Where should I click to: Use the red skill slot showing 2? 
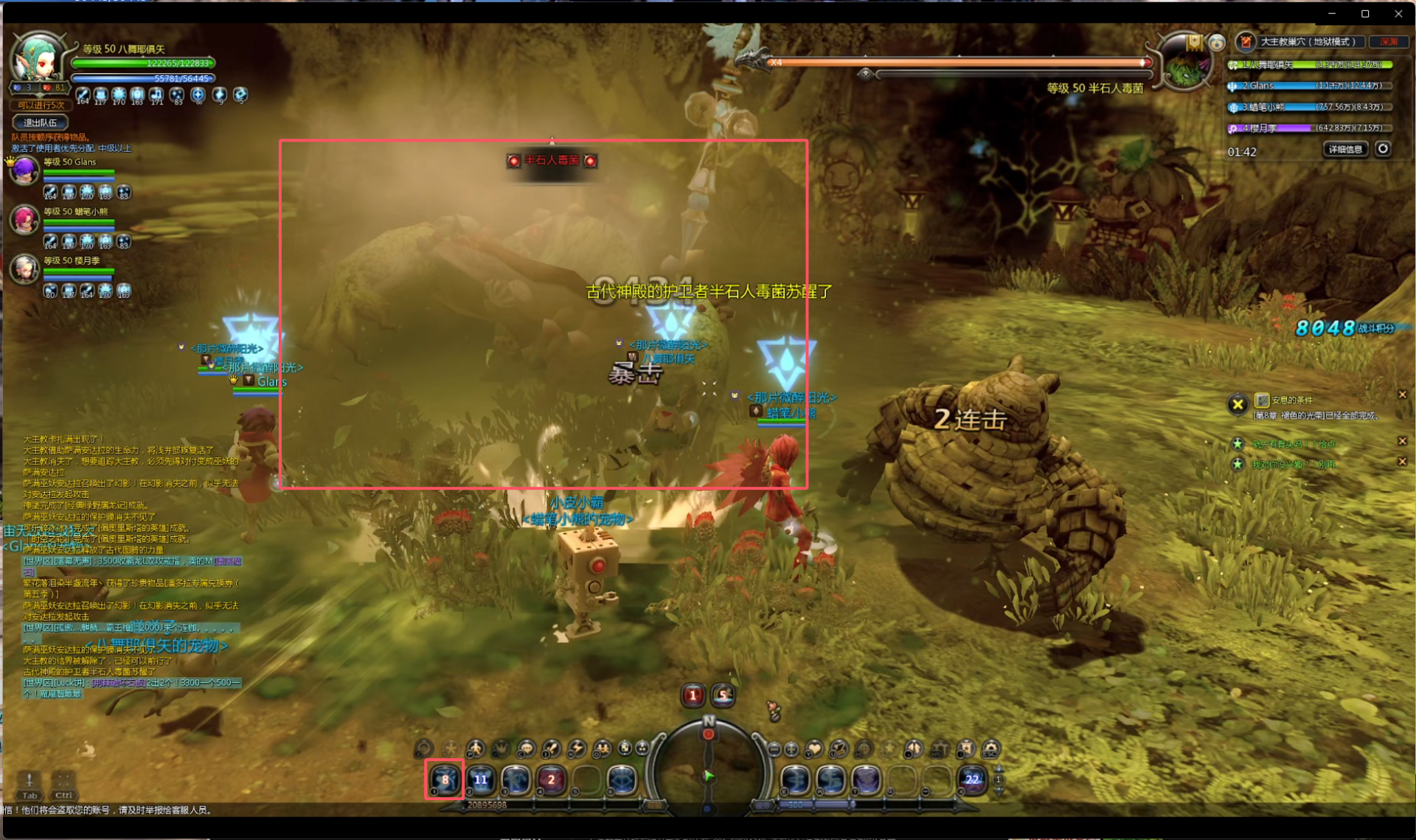[x=550, y=779]
